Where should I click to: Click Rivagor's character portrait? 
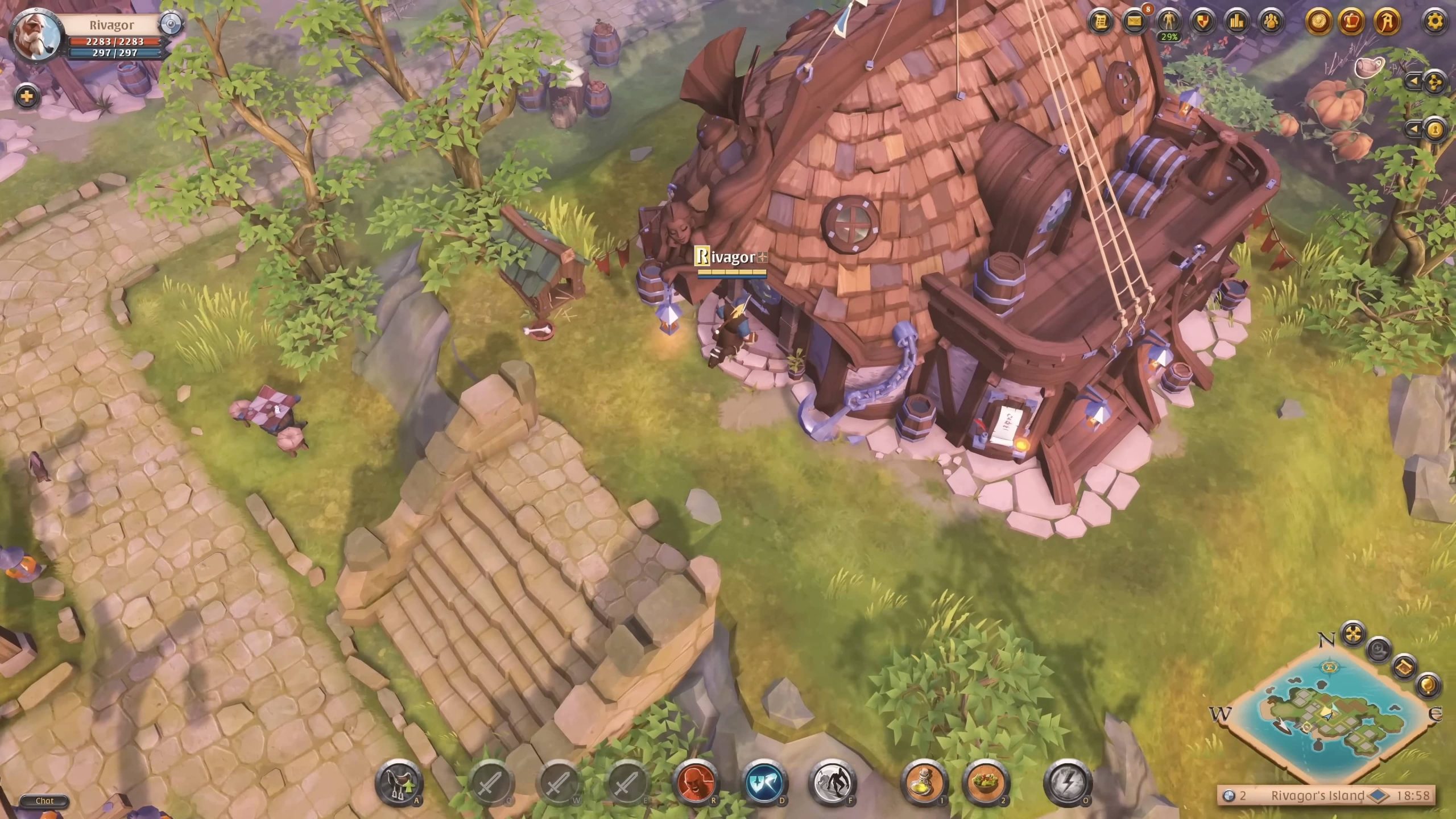coord(34,35)
